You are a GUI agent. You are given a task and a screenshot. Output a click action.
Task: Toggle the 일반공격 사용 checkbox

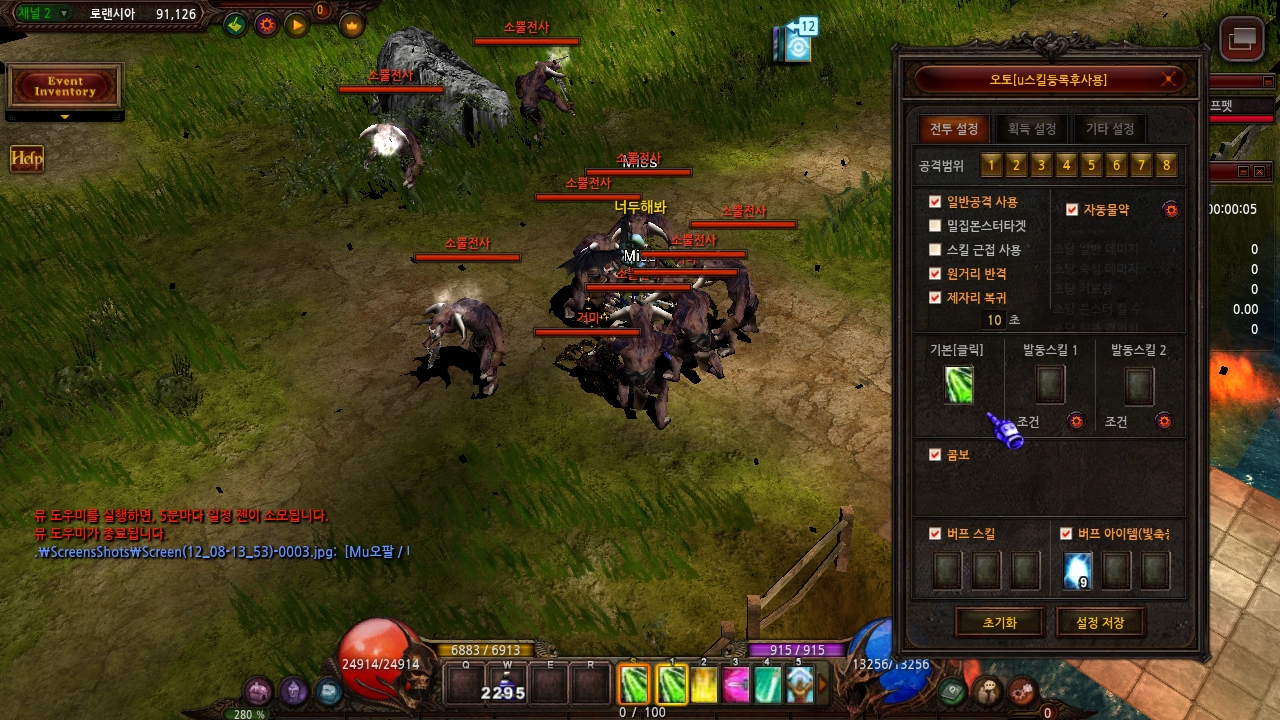point(935,202)
